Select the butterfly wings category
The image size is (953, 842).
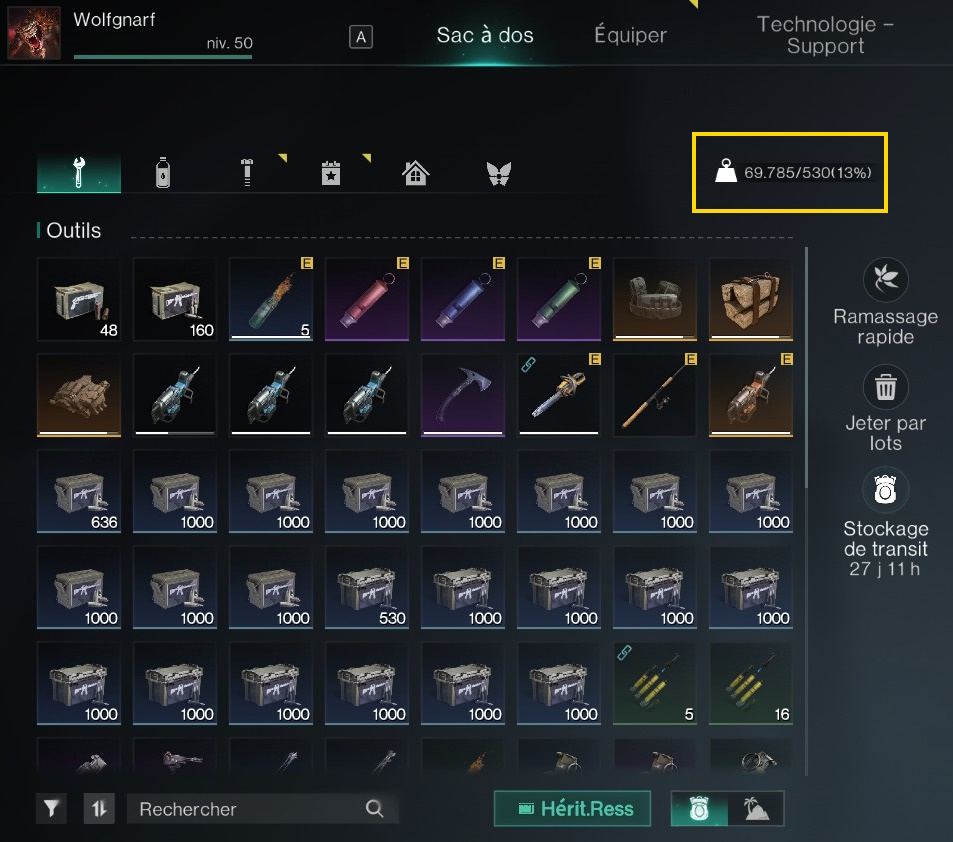[498, 173]
